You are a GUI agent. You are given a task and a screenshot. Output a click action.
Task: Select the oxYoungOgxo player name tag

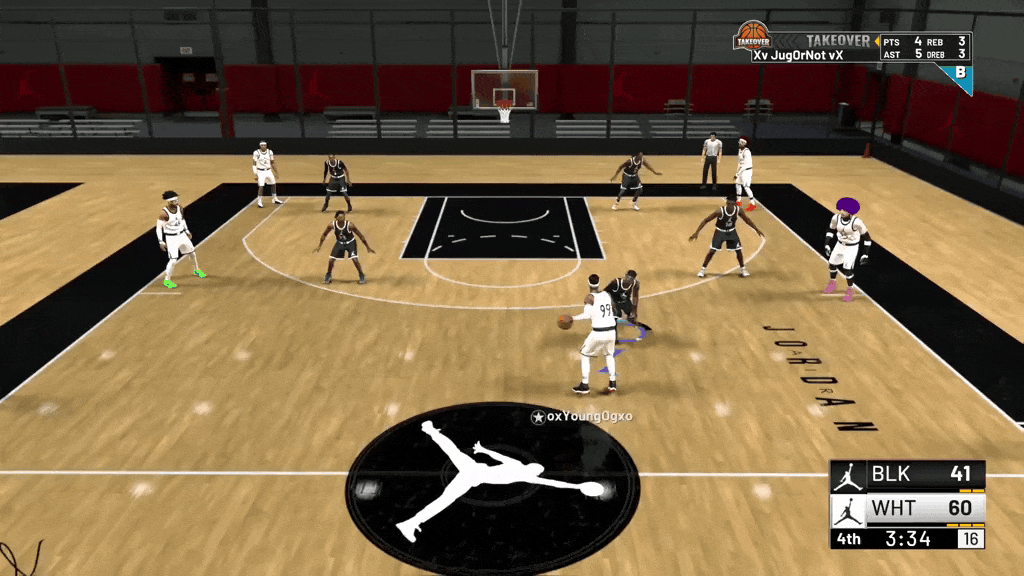click(582, 416)
